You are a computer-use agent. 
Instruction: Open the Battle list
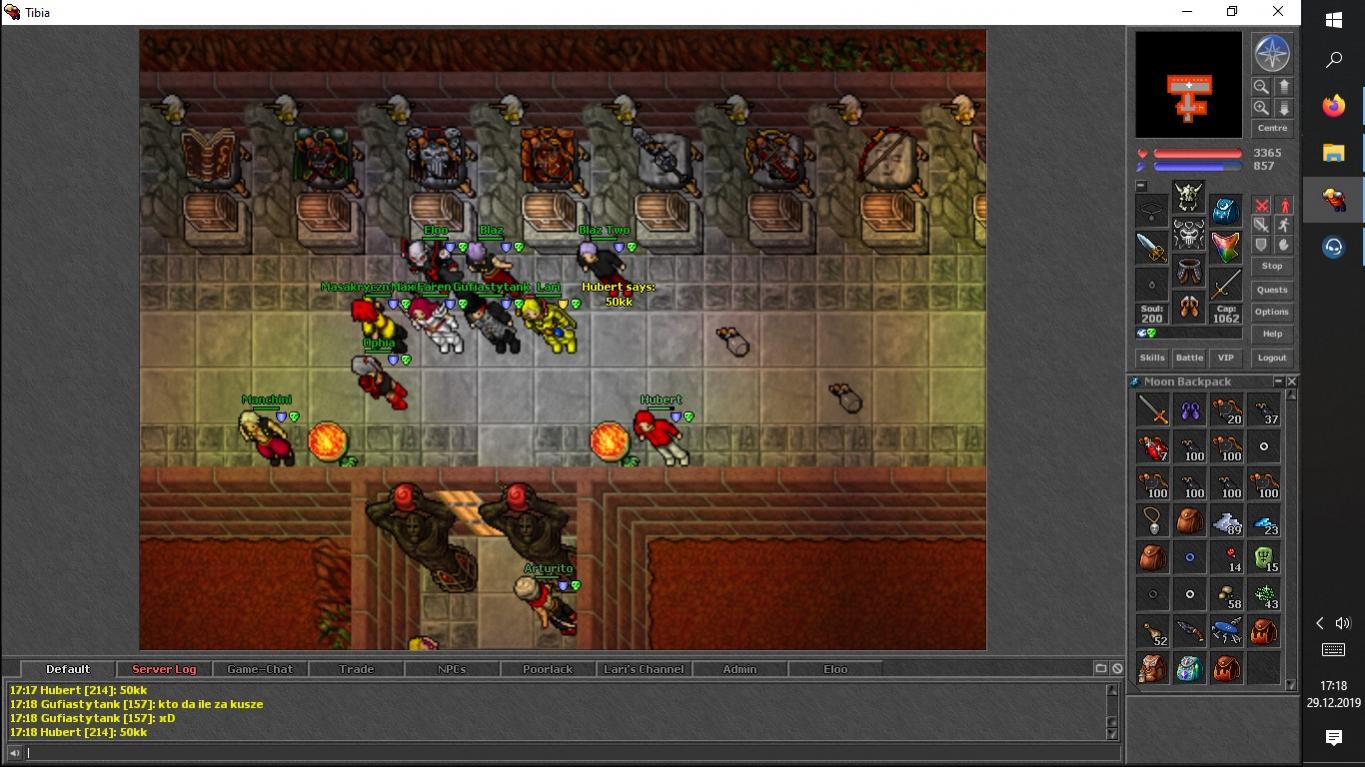(x=1189, y=358)
